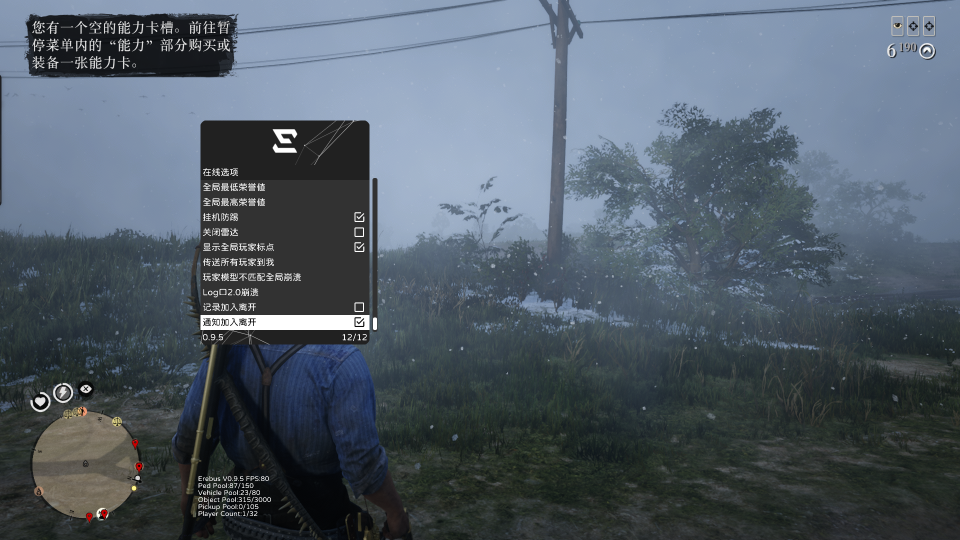Enable the 记录加入离开 checkbox
The width and height of the screenshot is (960, 540).
359,307
